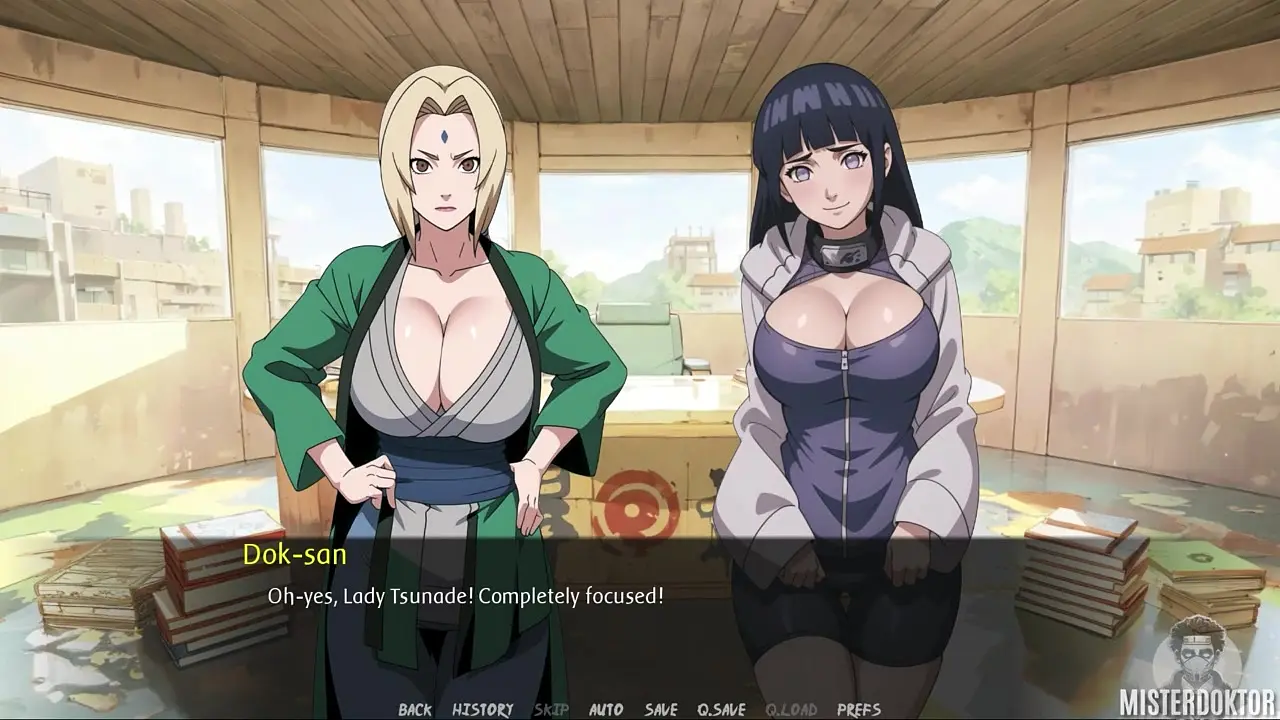Open the dialogue History log
This screenshot has height=720, width=1280.
(482, 709)
